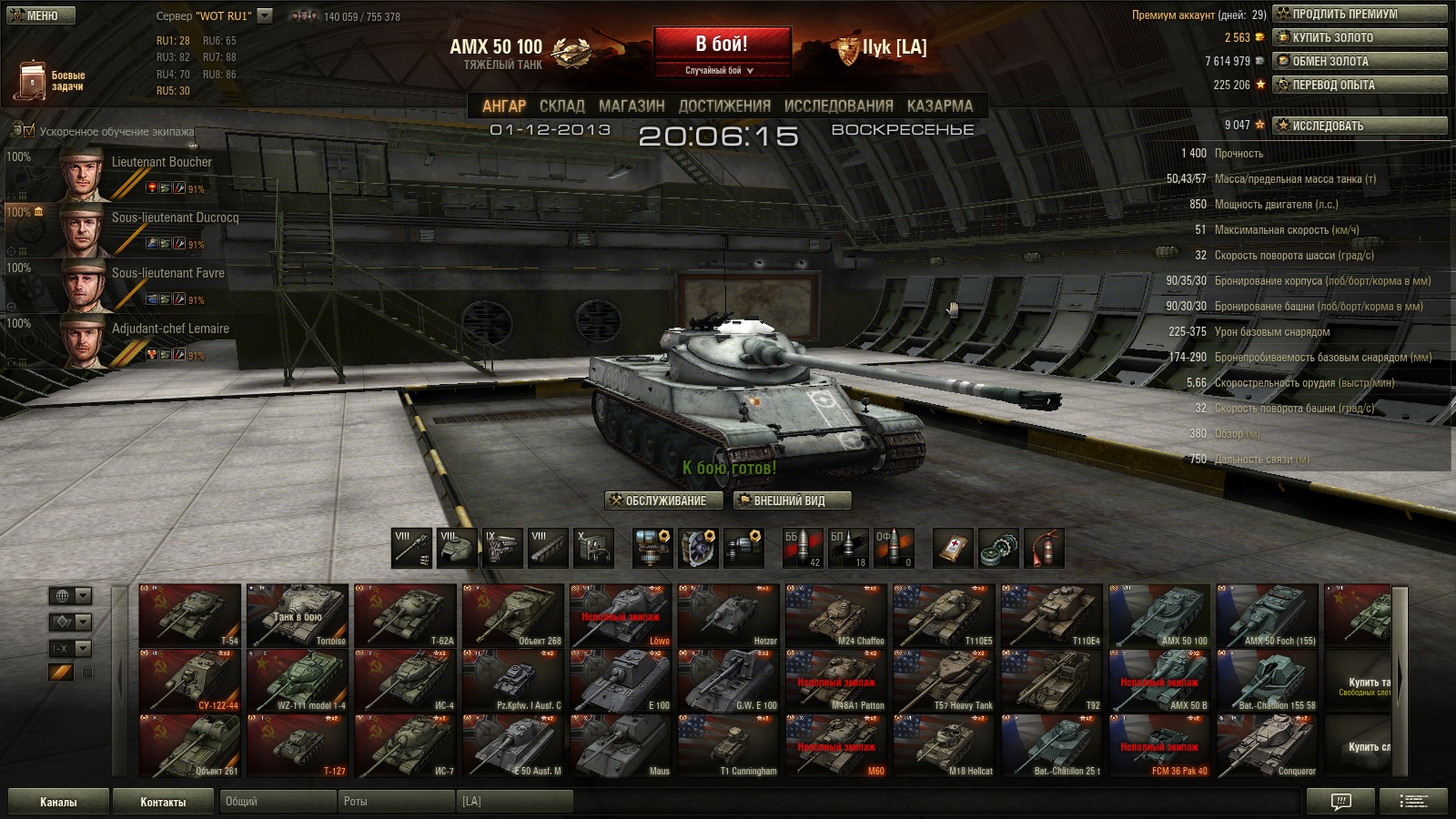Choose the Maus tank in carousel
Viewport: 1456px width, 819px height.
pos(622,746)
